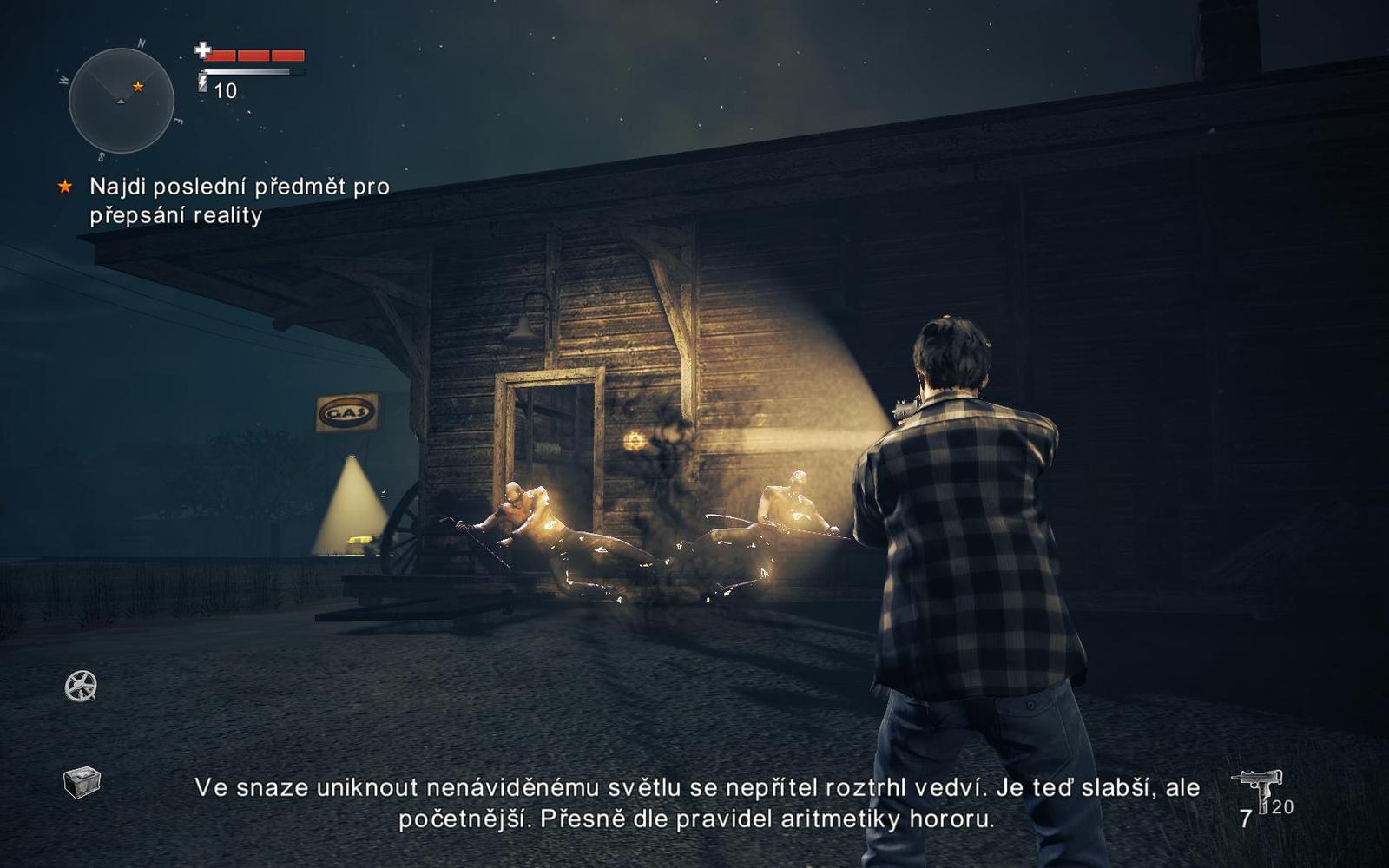This screenshot has height=868, width=1389.
Task: Click the health cross icon
Action: coord(204,50)
